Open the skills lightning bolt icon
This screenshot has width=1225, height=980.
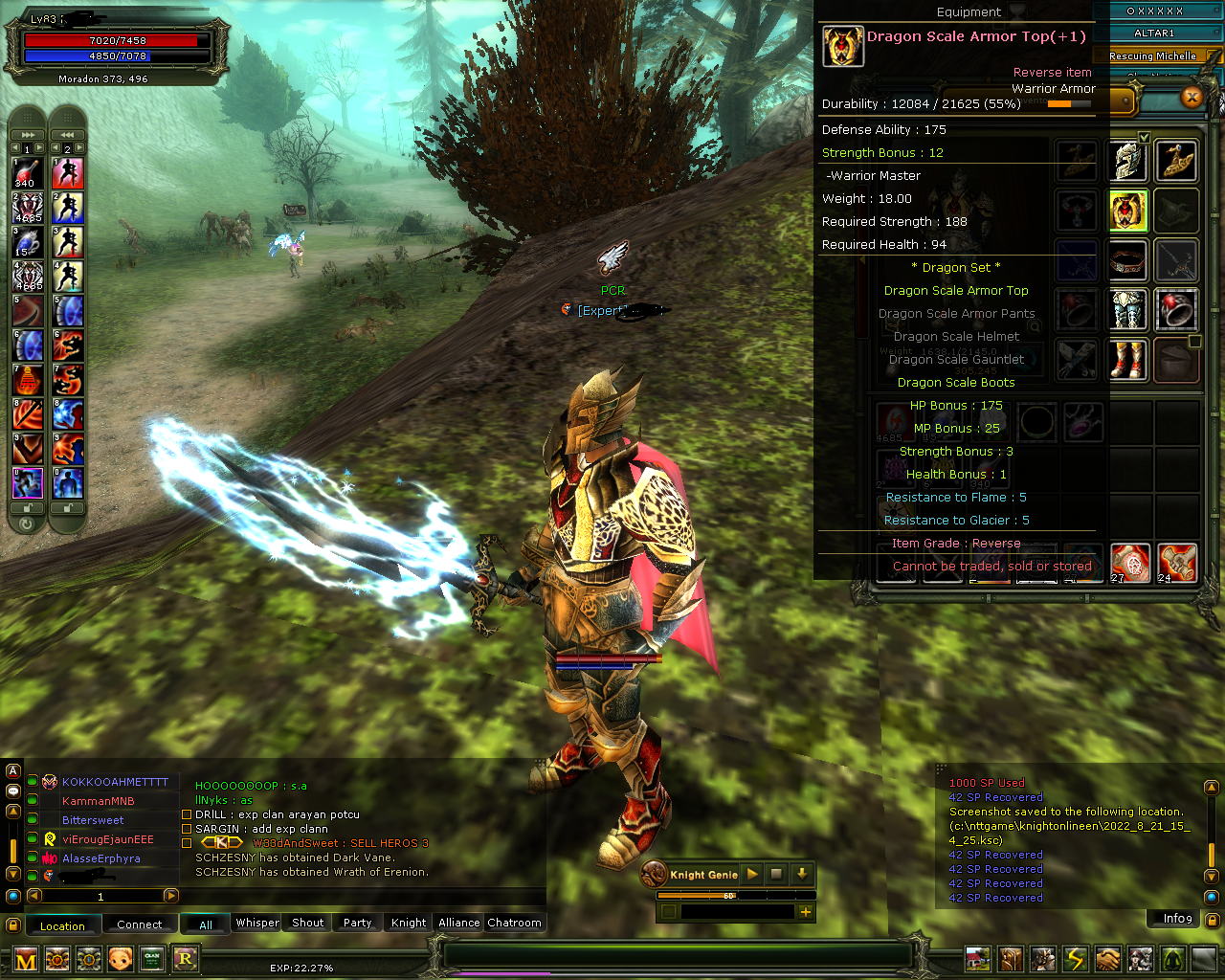click(1077, 958)
